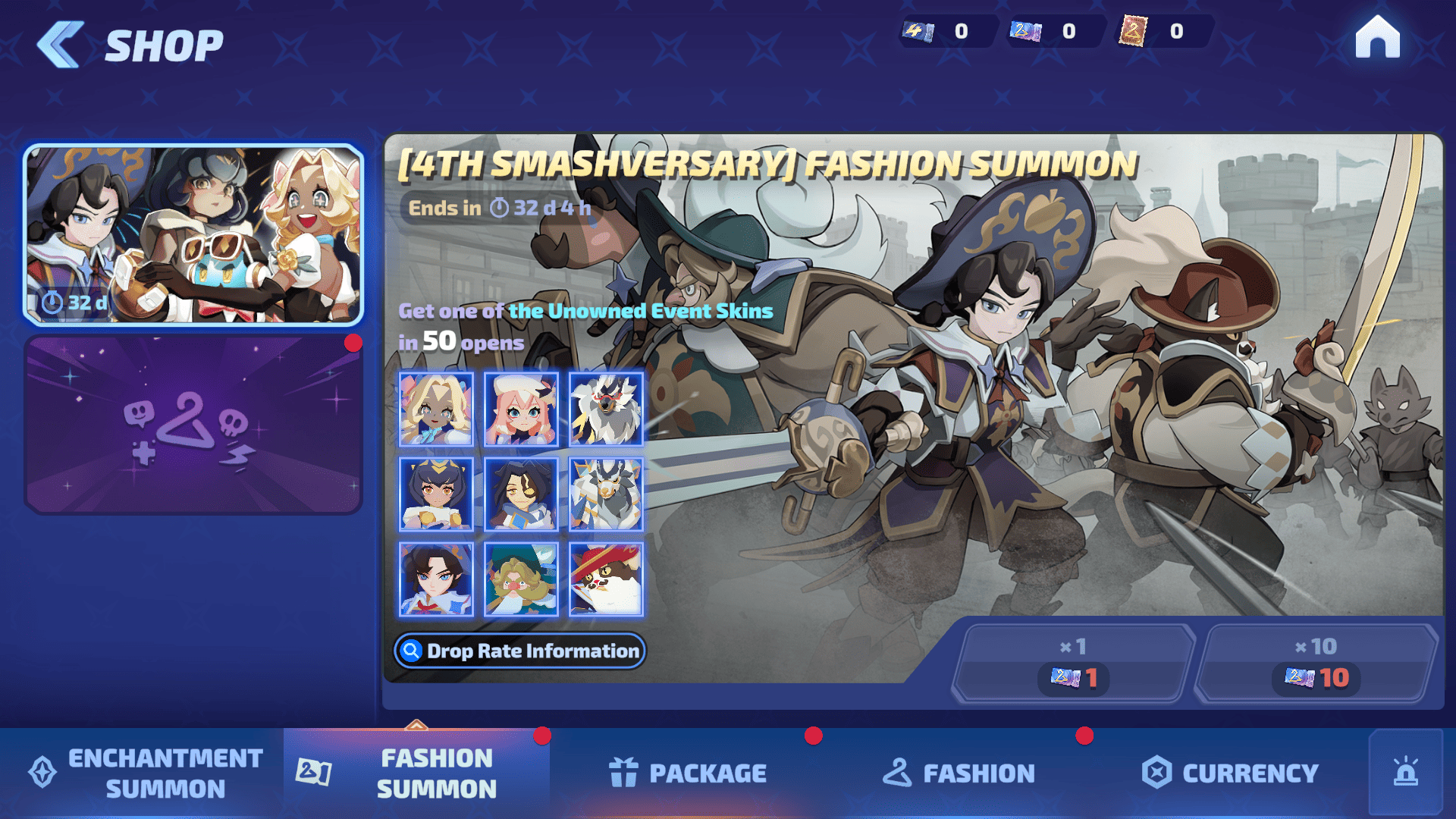Summon once with the x1 button
The width and height of the screenshot is (1456, 819).
1073,664
